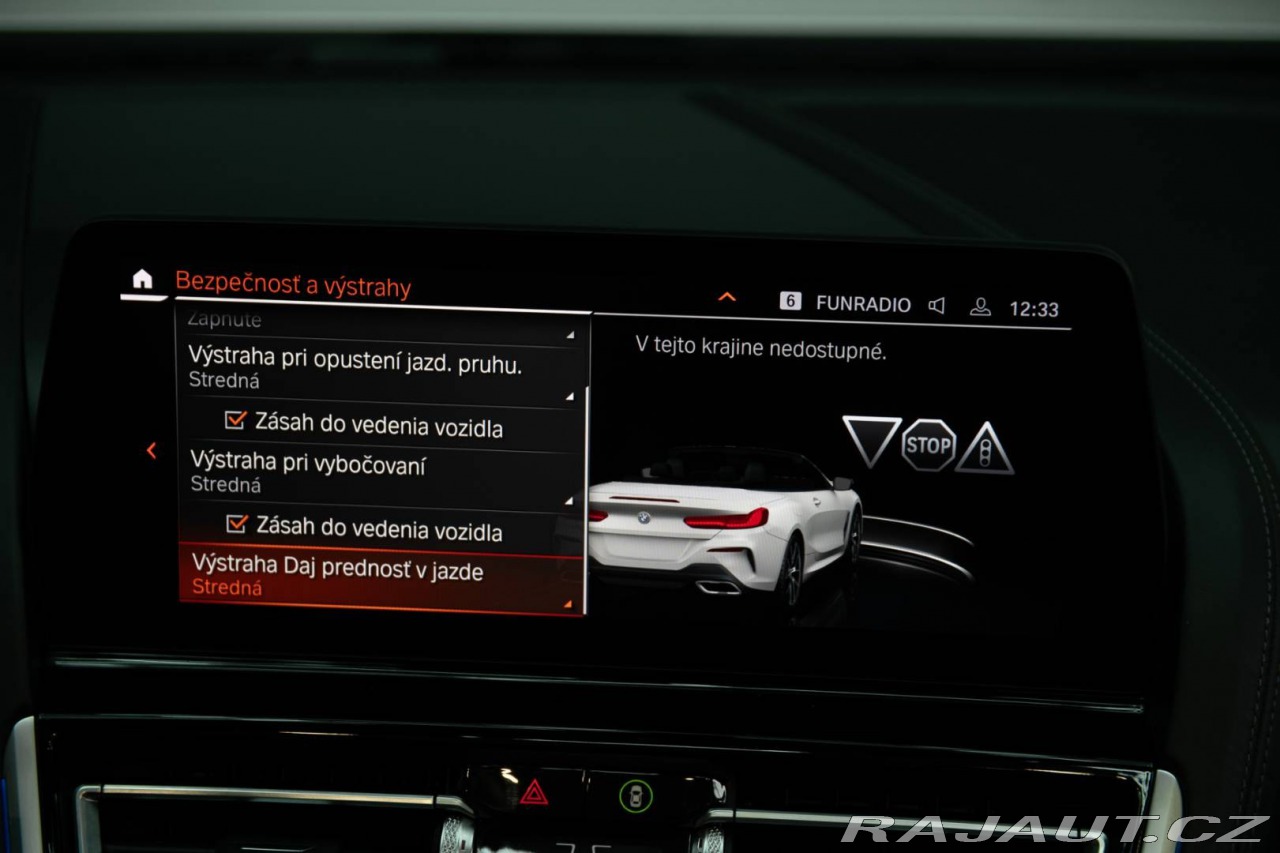The height and width of the screenshot is (853, 1280).
Task: Toggle Zásah do vedenia vozidla under lane departure warning
Action: 237,422
